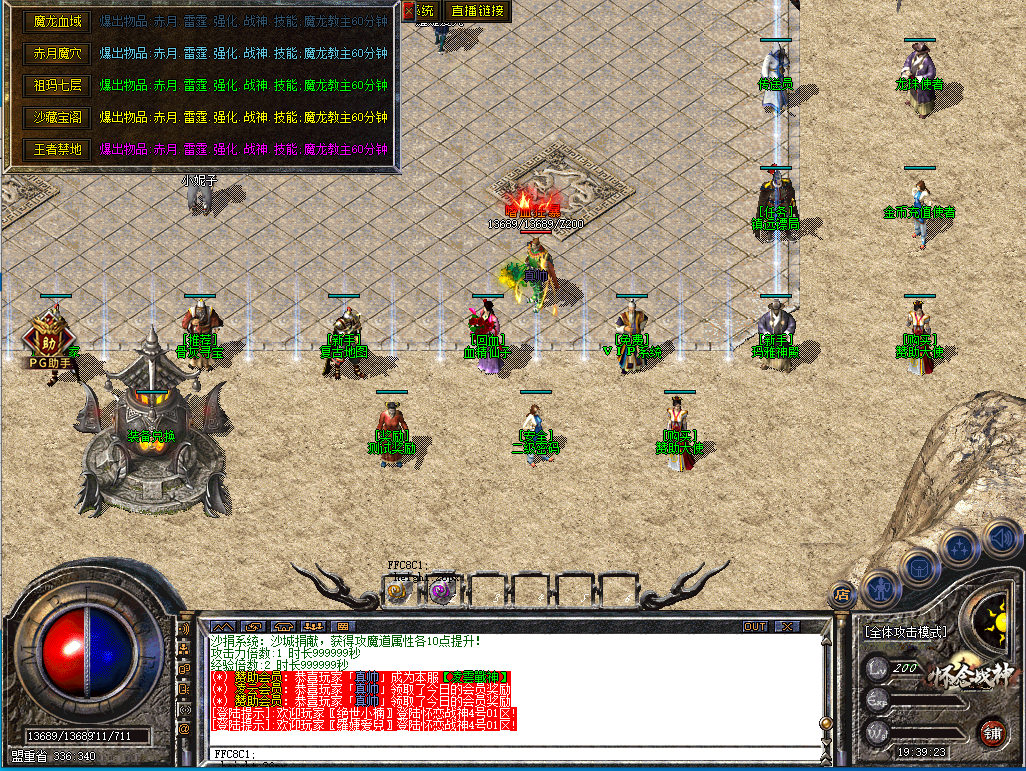Select the 王者禁地 button
Screen dimensions: 1026x771
pos(57,149)
